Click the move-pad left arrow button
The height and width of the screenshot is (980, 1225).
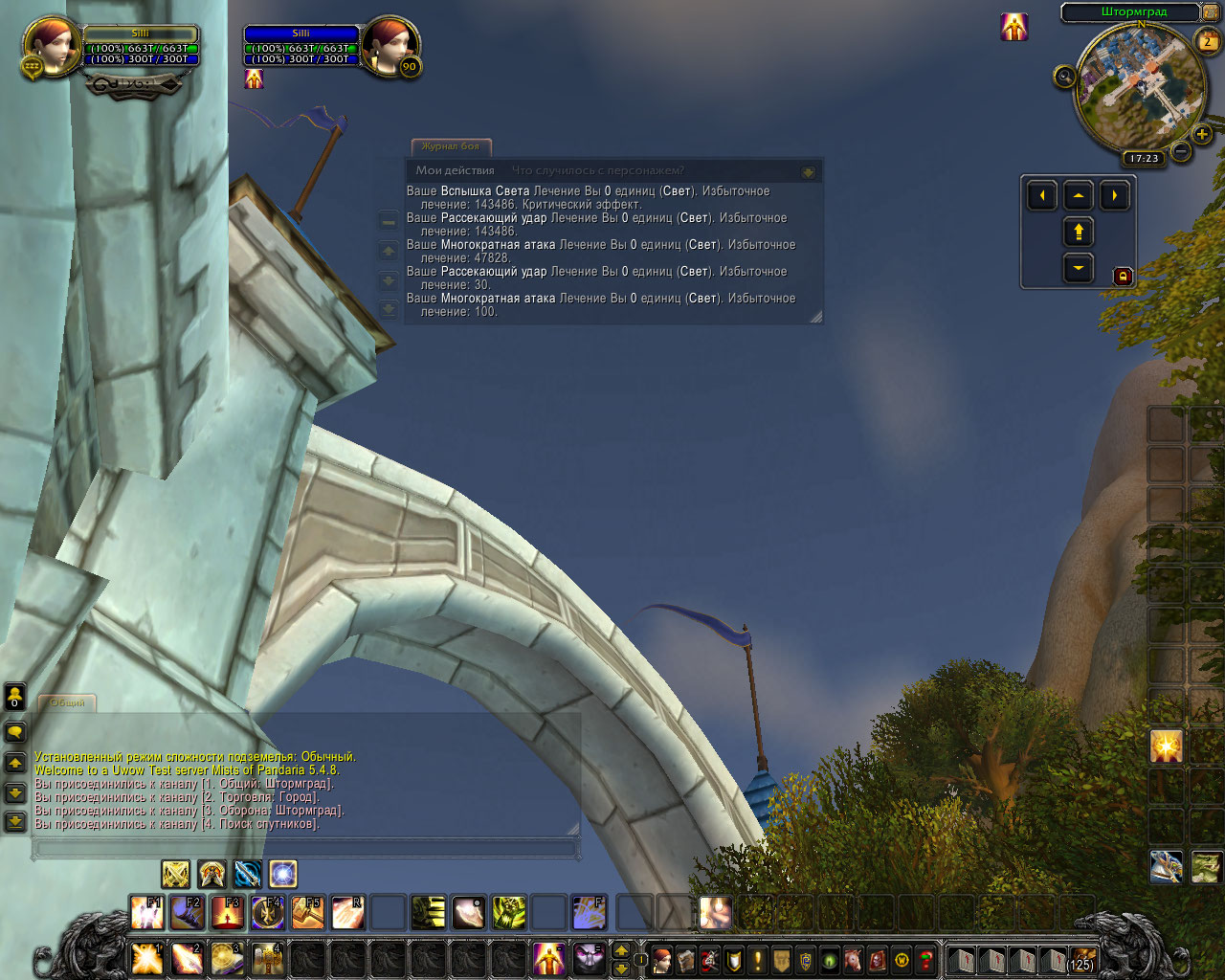(x=1042, y=196)
